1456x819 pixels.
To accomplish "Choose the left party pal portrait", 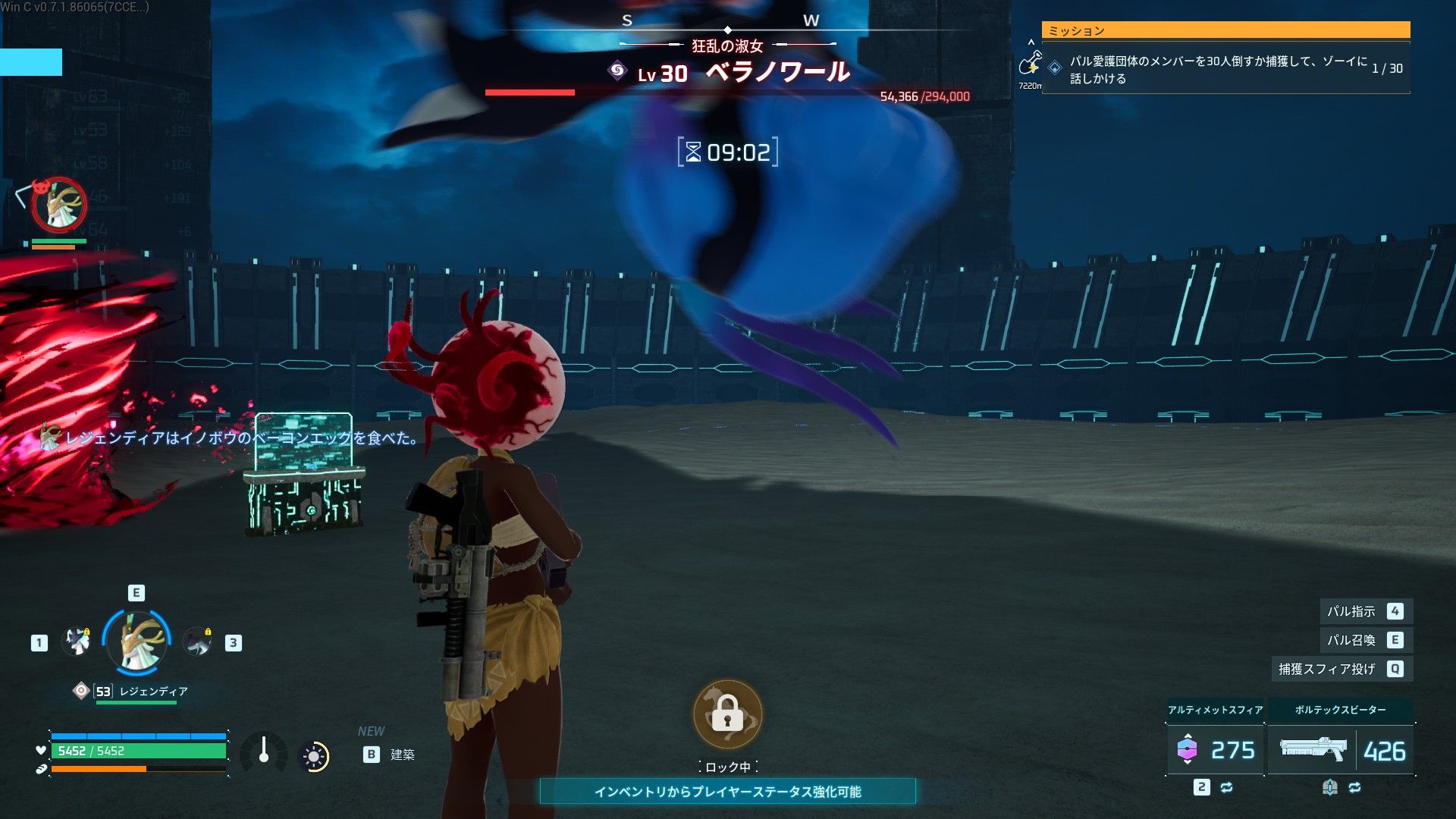I will 76,642.
